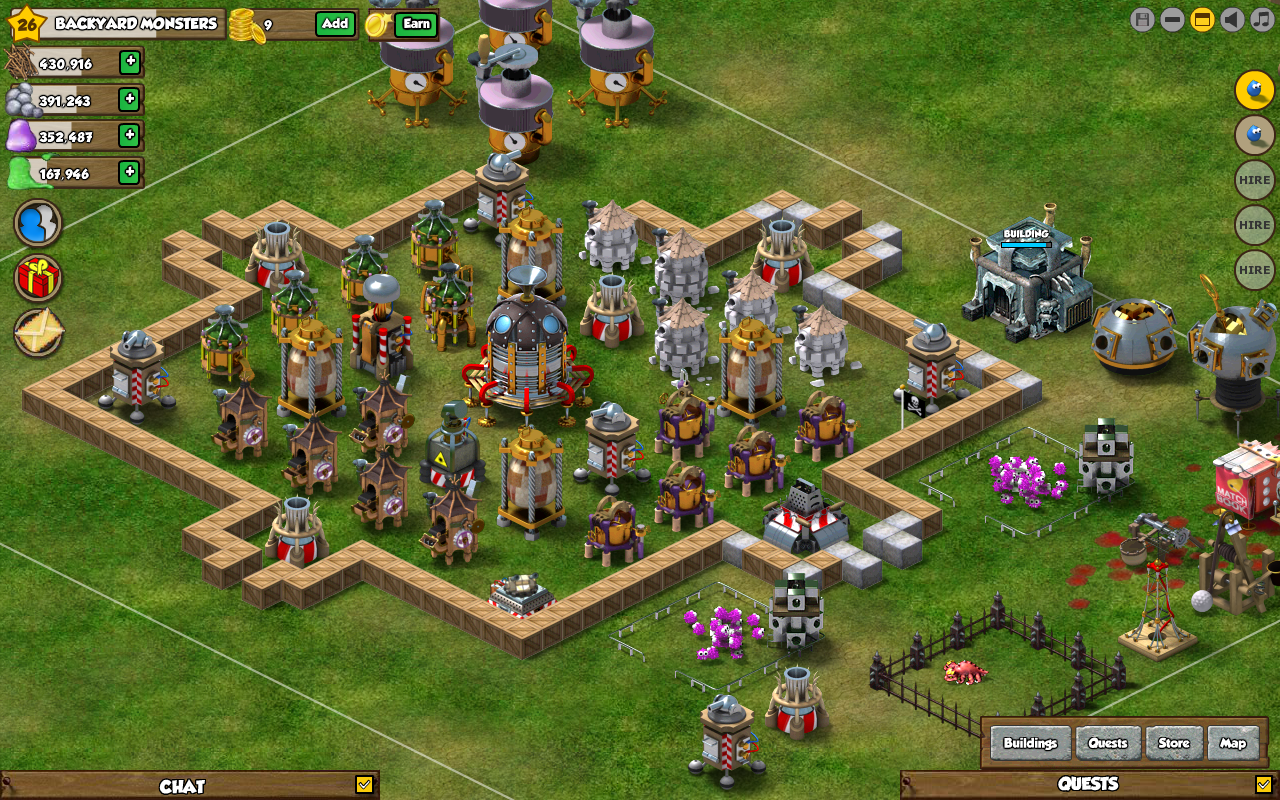Image resolution: width=1280 pixels, height=800 pixels.
Task: Open the Map view
Action: pos(1233,743)
